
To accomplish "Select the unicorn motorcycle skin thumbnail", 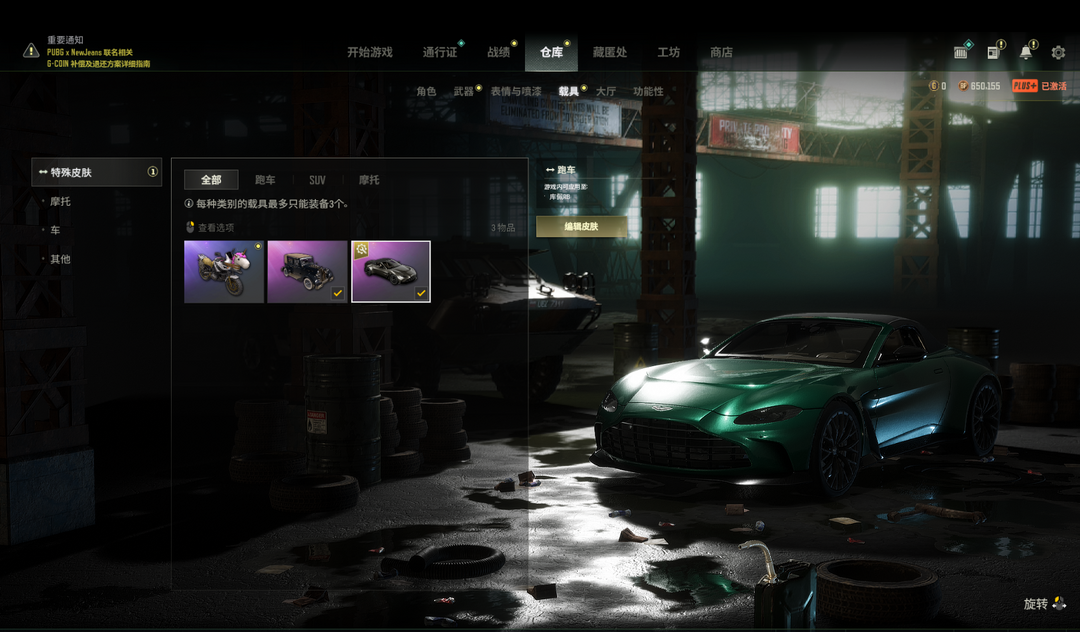I will pos(224,271).
